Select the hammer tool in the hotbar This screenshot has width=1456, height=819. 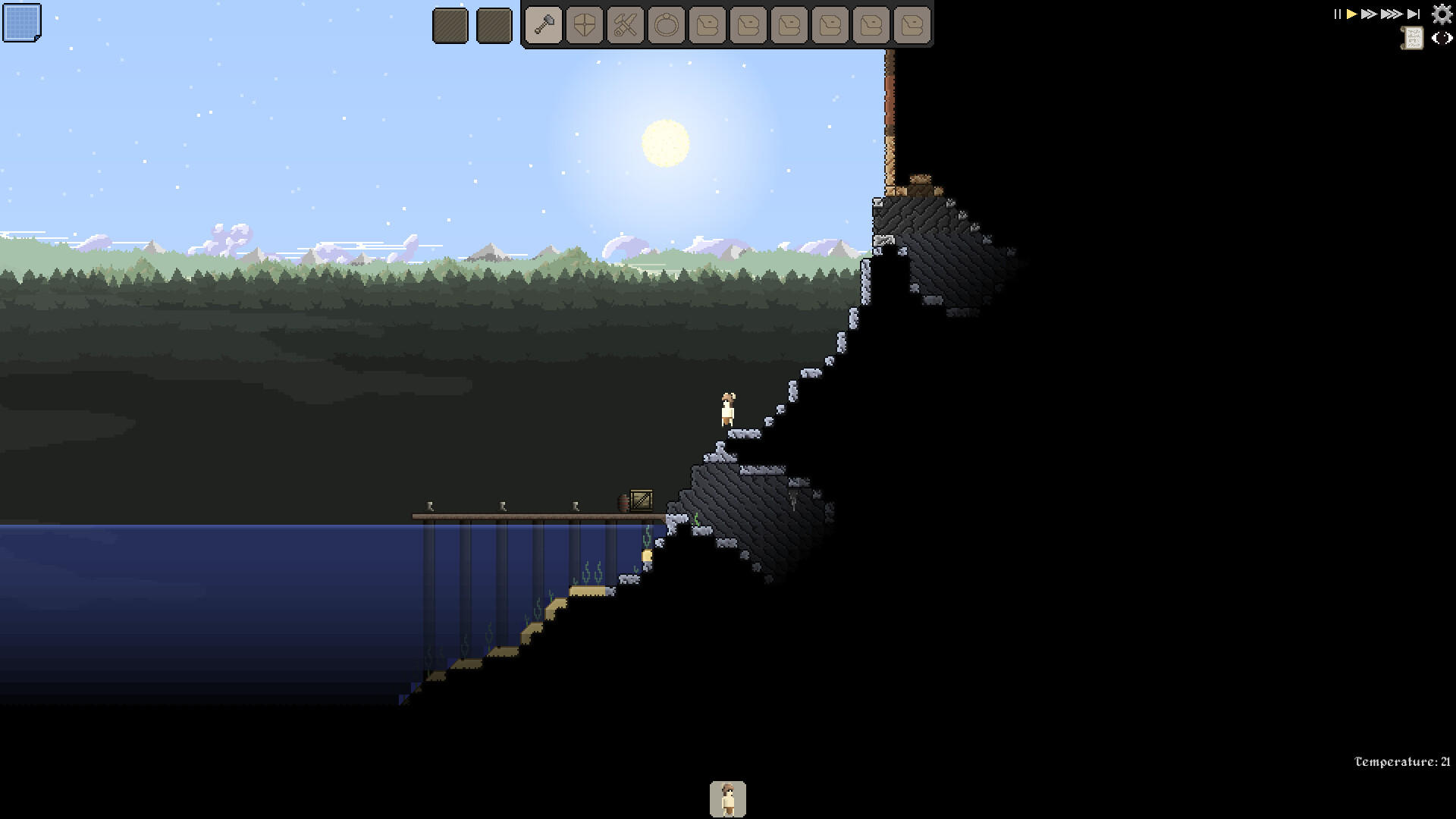click(544, 24)
